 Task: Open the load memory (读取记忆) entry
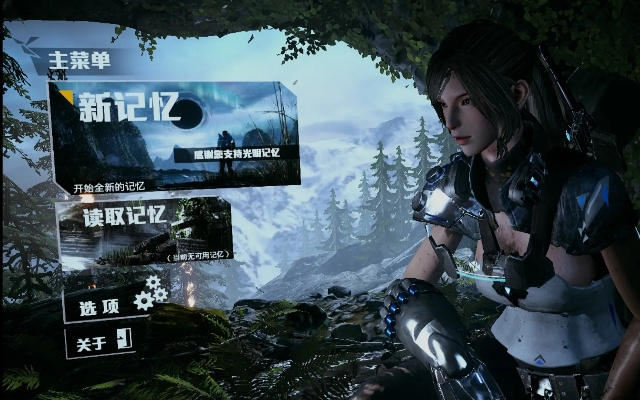coord(145,231)
